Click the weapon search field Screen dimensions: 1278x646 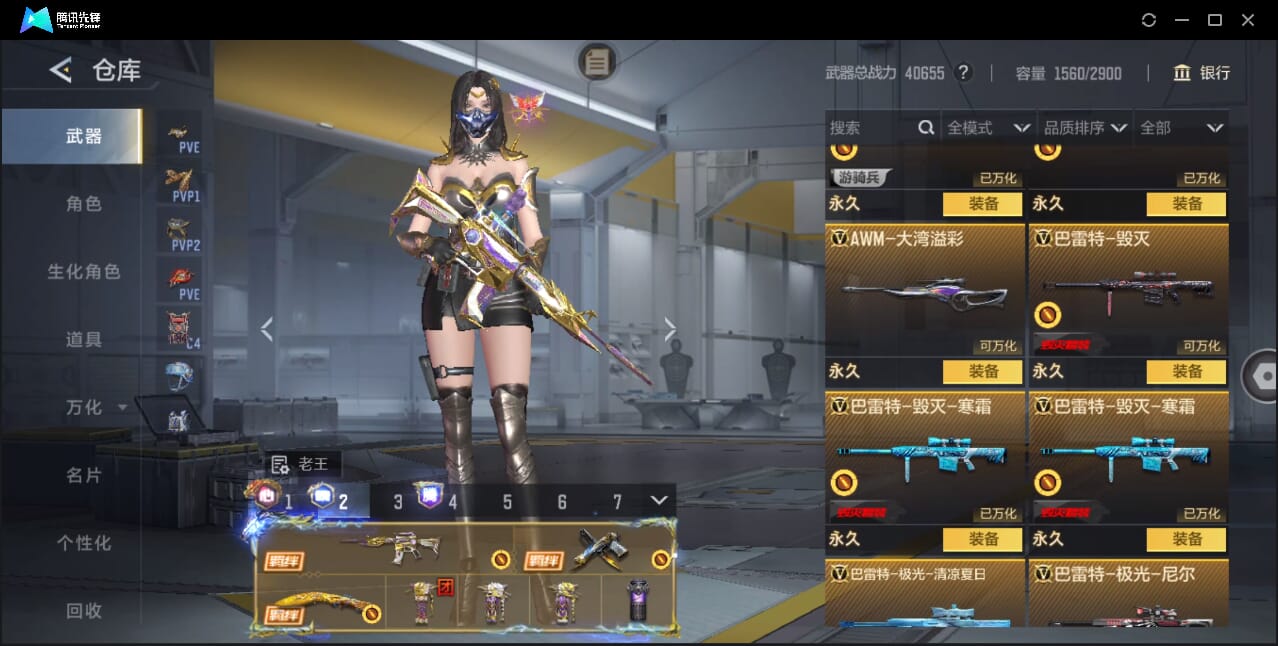point(870,128)
